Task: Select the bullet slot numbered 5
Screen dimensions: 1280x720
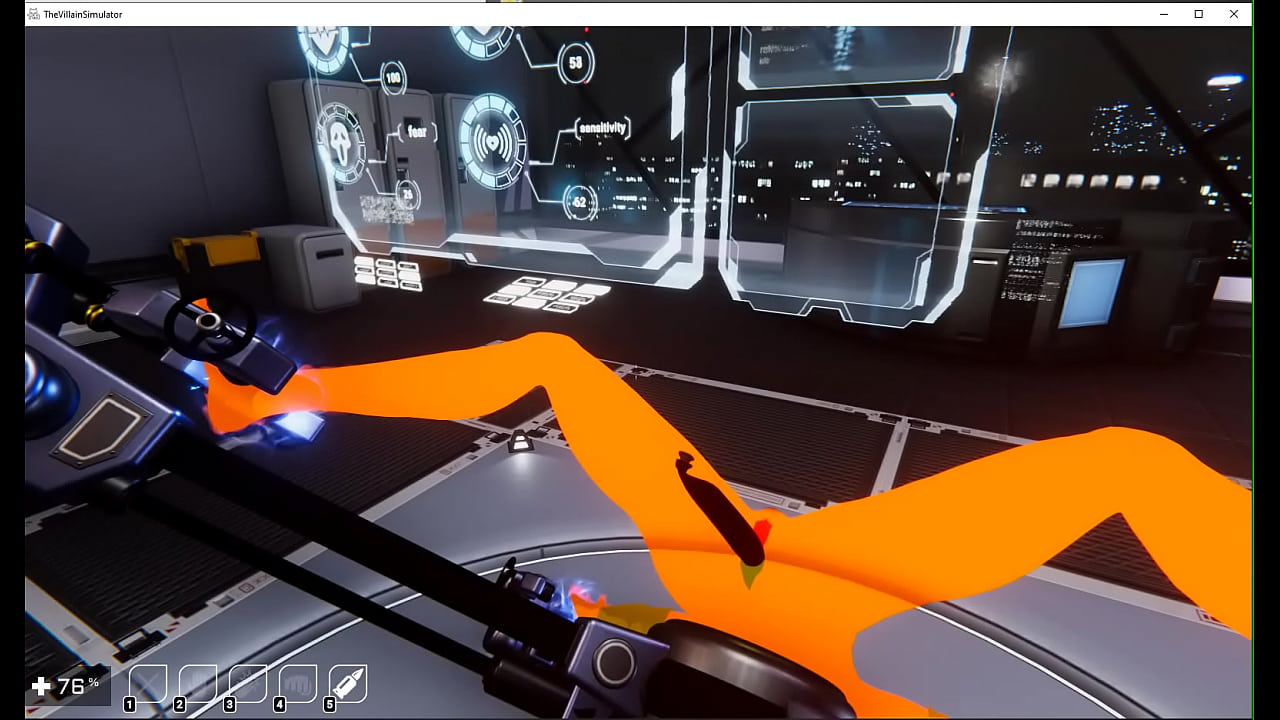Action: (x=348, y=684)
